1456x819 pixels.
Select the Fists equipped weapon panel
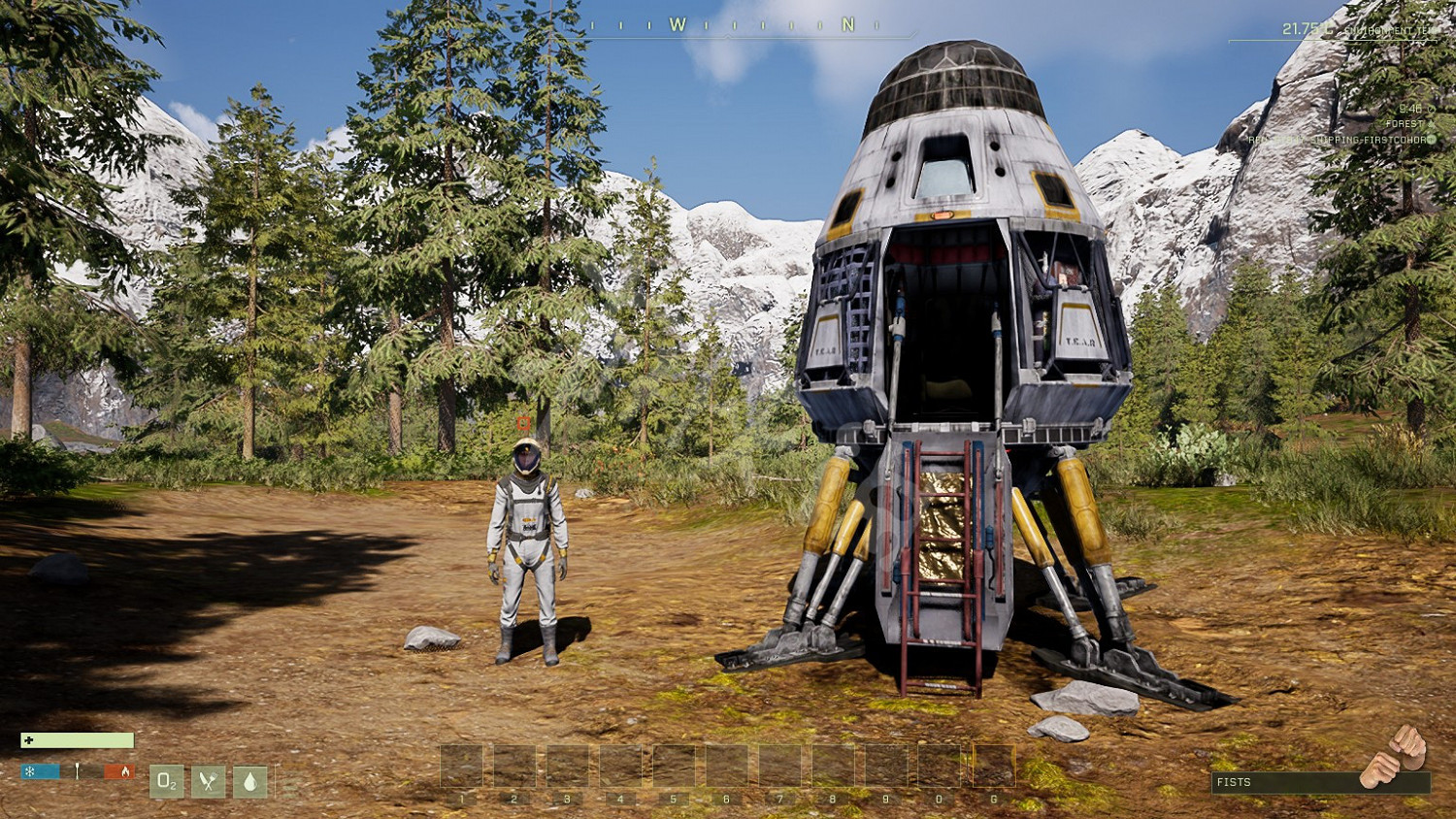point(1319,781)
